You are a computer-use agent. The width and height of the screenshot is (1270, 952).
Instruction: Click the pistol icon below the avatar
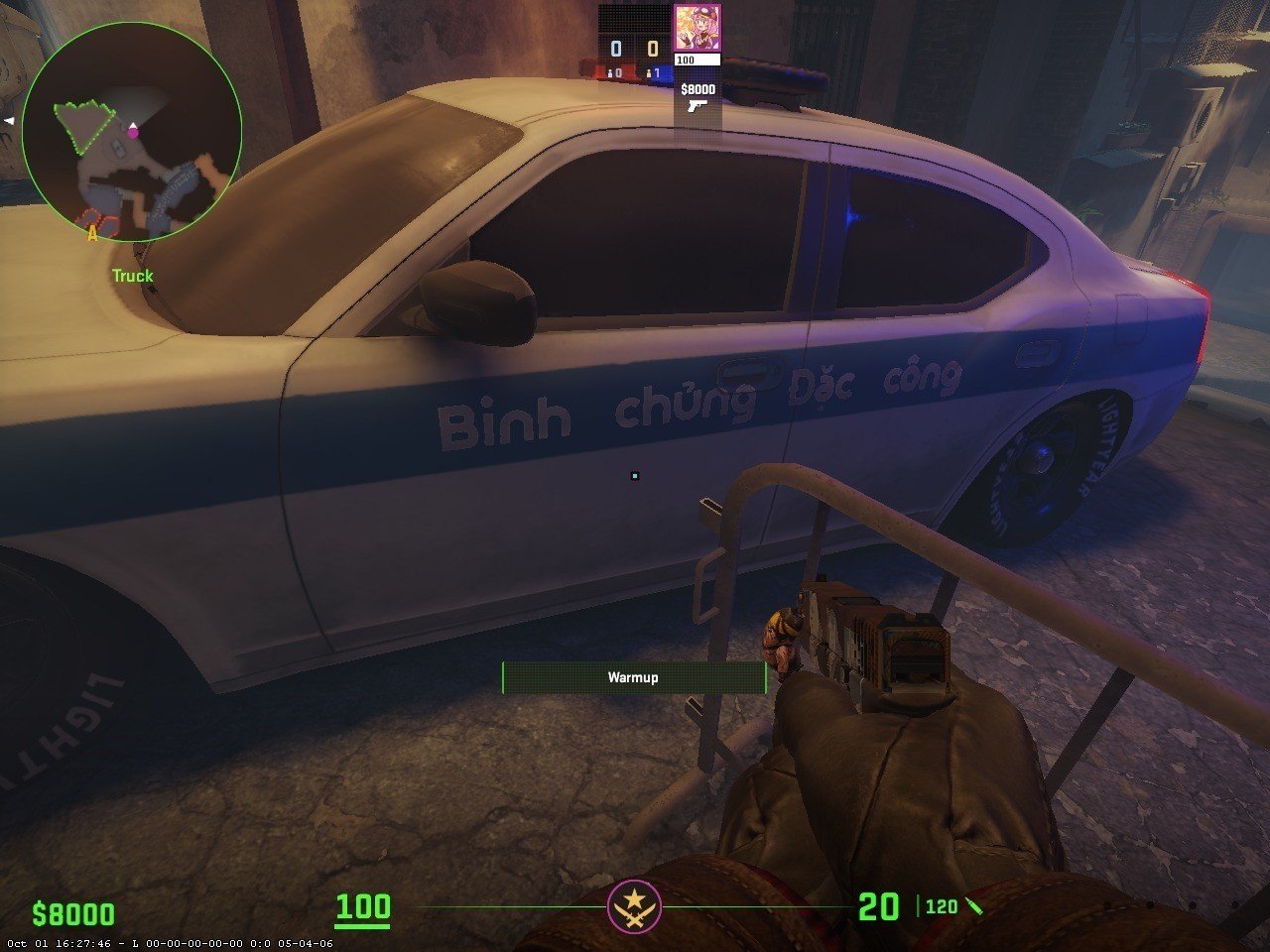698,105
